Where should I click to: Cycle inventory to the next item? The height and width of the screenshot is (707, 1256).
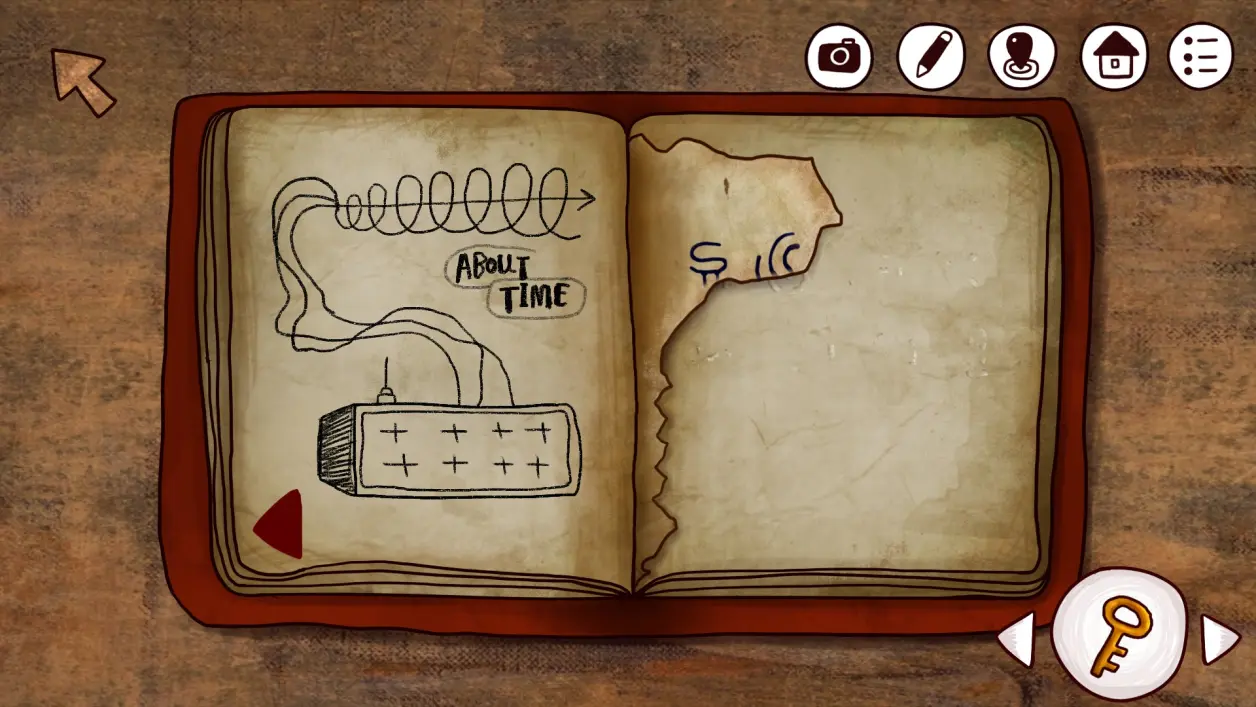tap(1219, 638)
